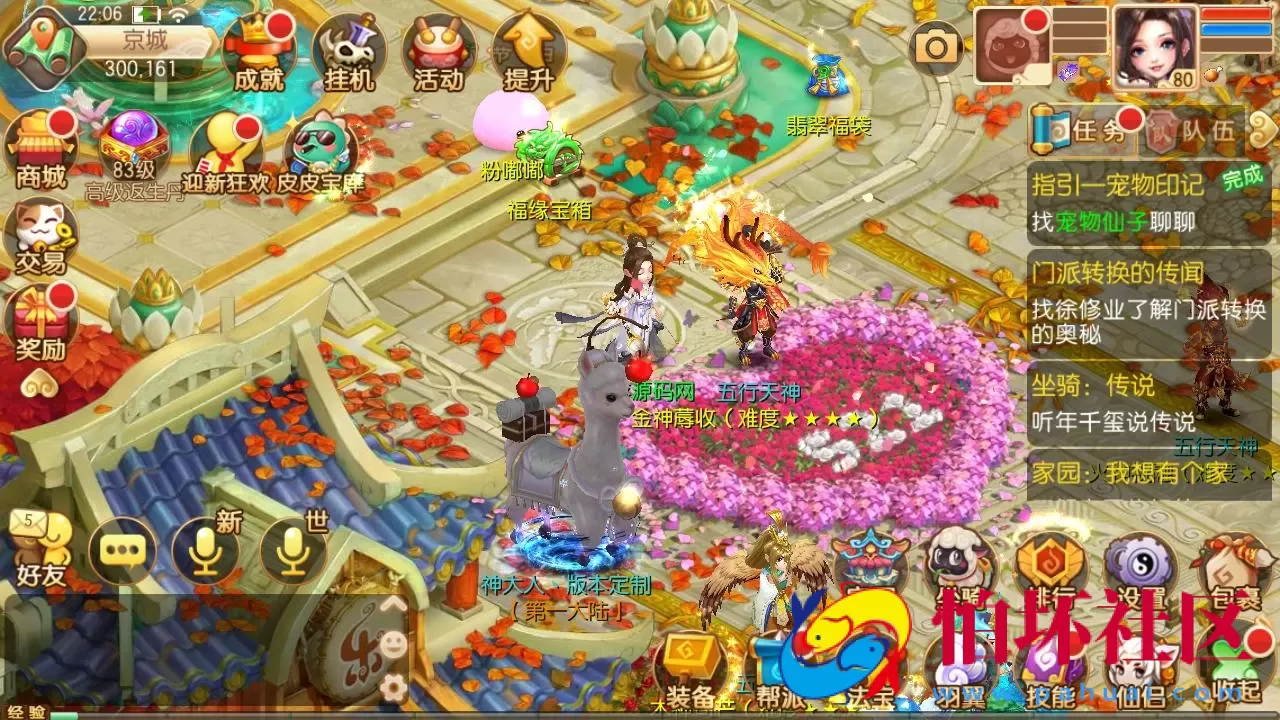Switch to the 队伍 team tab
This screenshot has height=720, width=1280.
tap(1205, 130)
